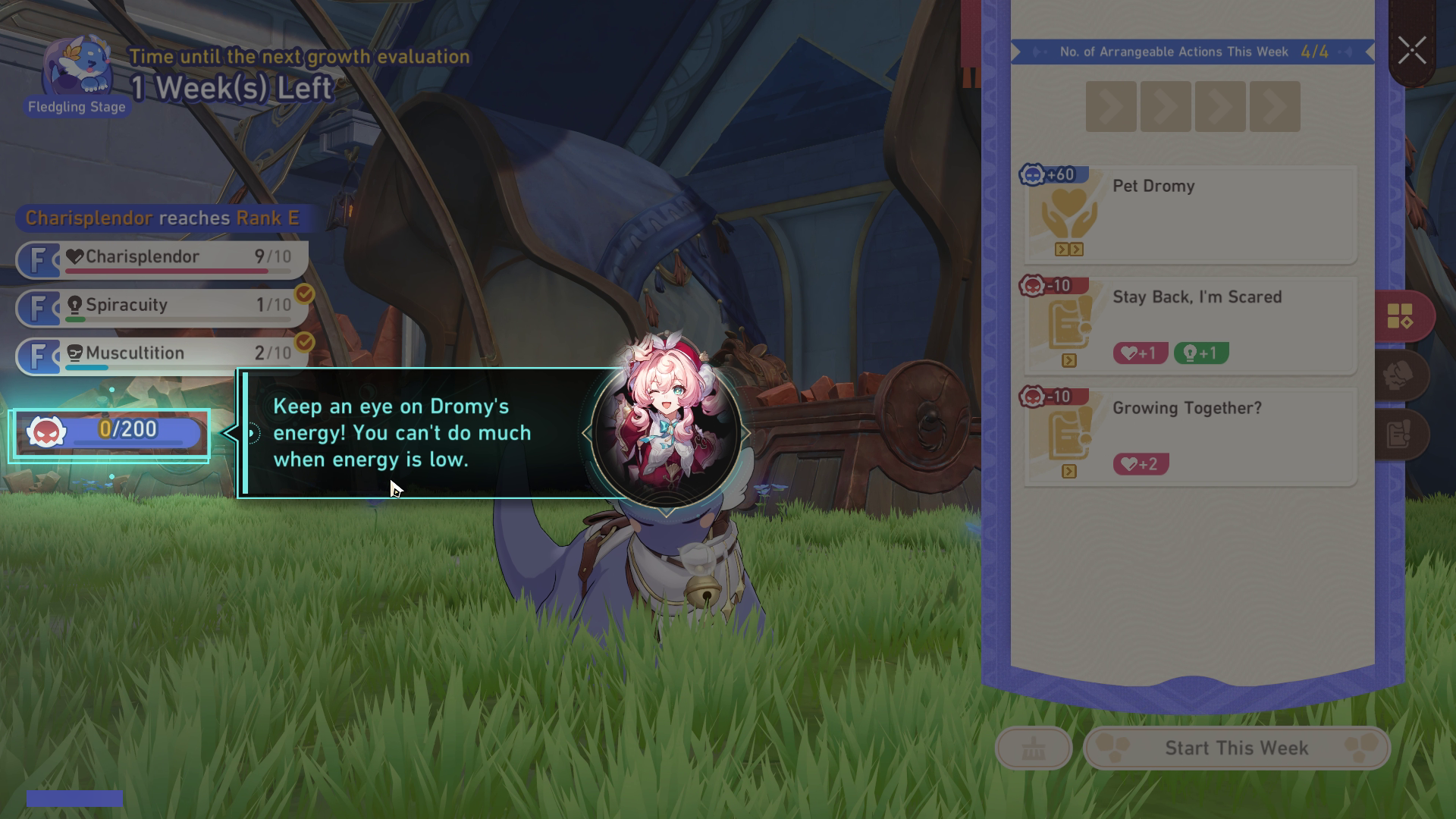Clear arranged actions with the broom button
This screenshot has width=1456, height=819.
click(1033, 748)
